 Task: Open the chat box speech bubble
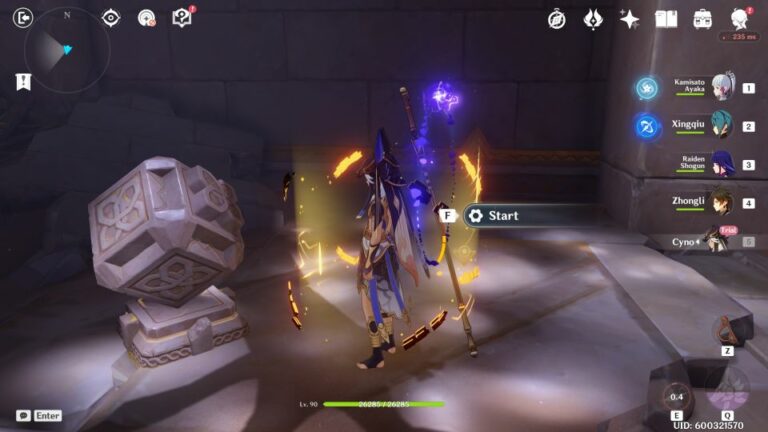point(23,415)
